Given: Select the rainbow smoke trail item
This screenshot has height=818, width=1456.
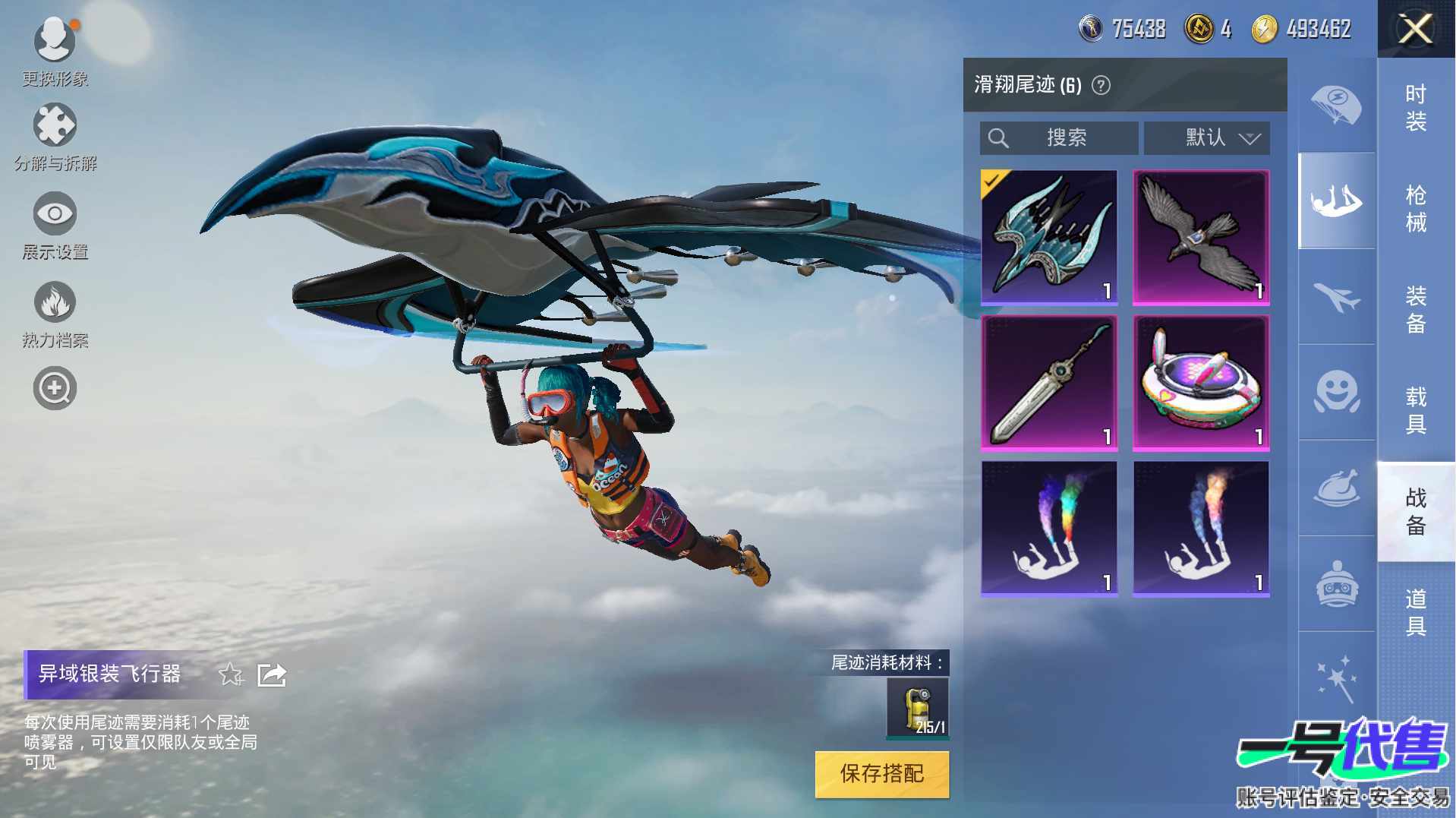Looking at the screenshot, I should 1049,529.
